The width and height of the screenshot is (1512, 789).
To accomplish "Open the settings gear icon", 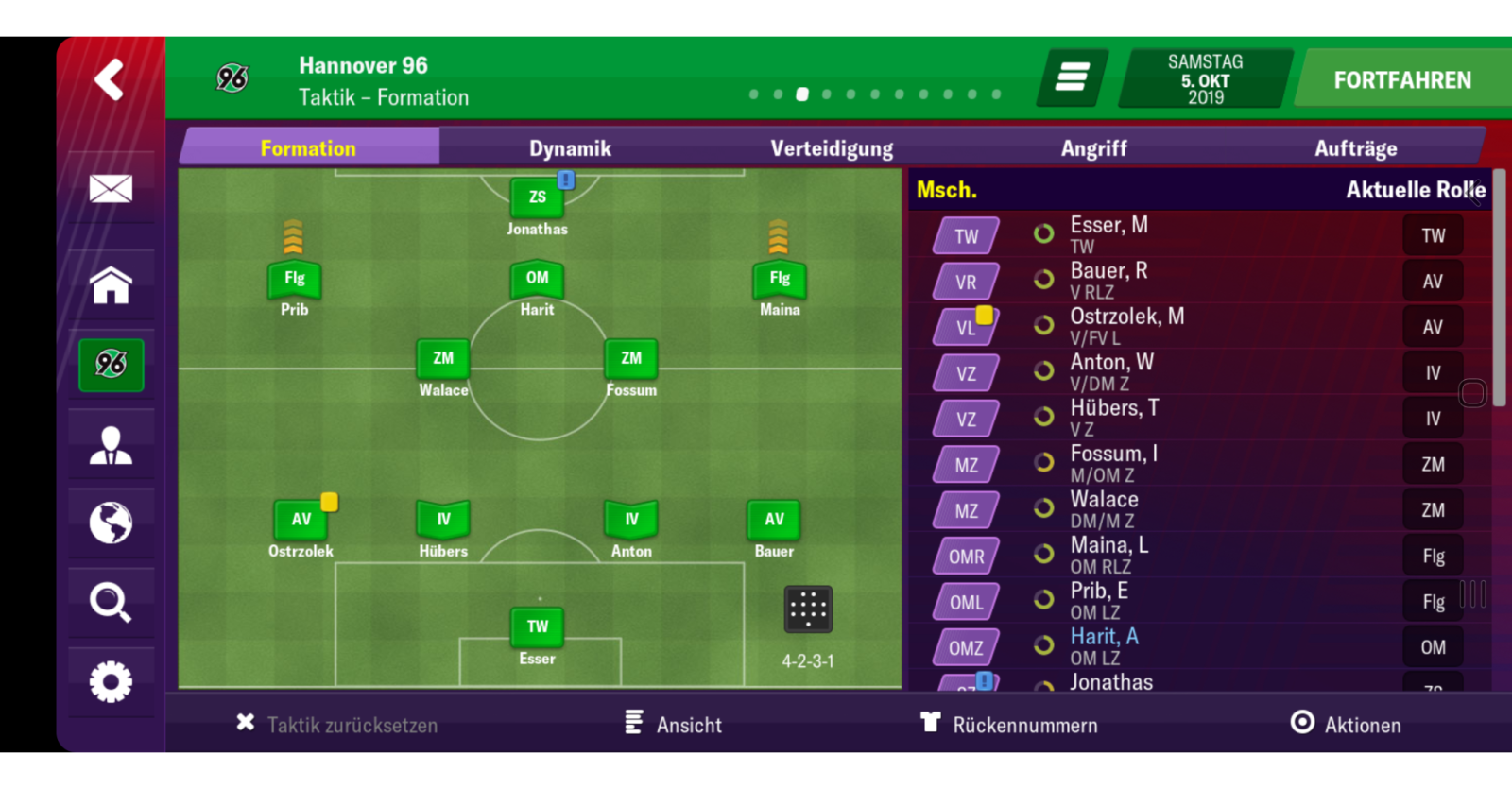I will coord(111,681).
